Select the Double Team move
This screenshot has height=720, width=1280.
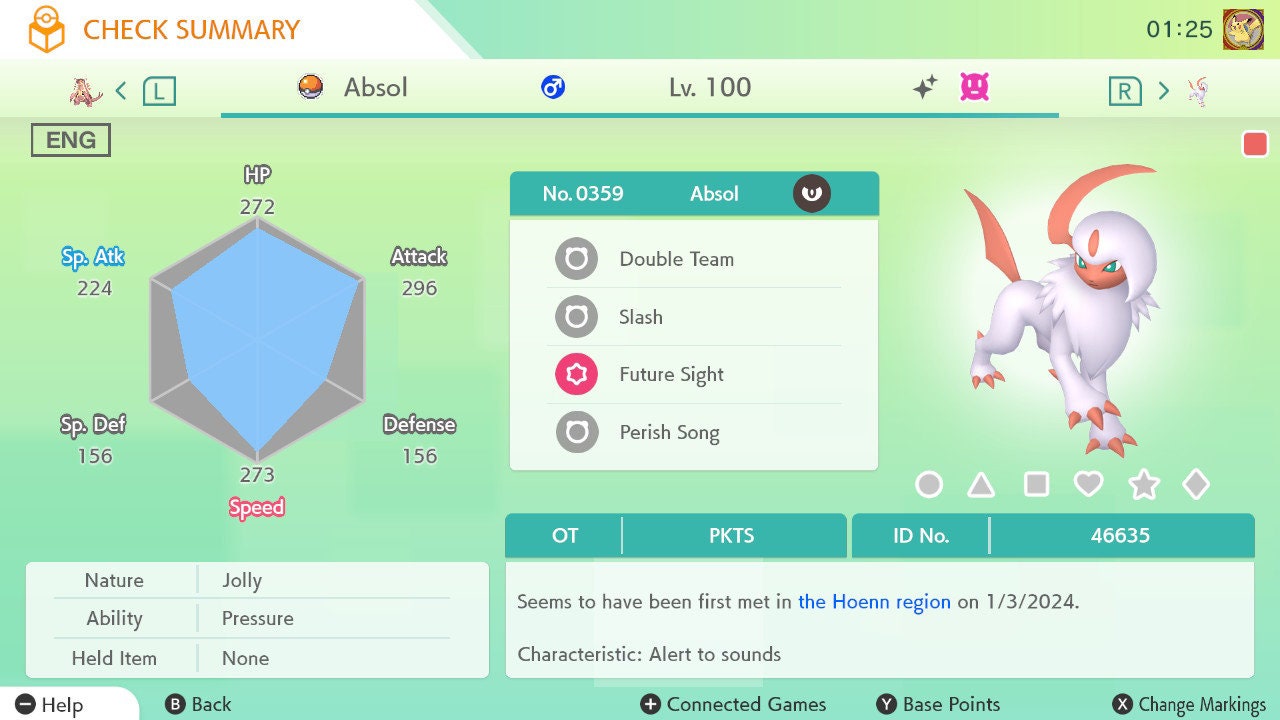676,259
